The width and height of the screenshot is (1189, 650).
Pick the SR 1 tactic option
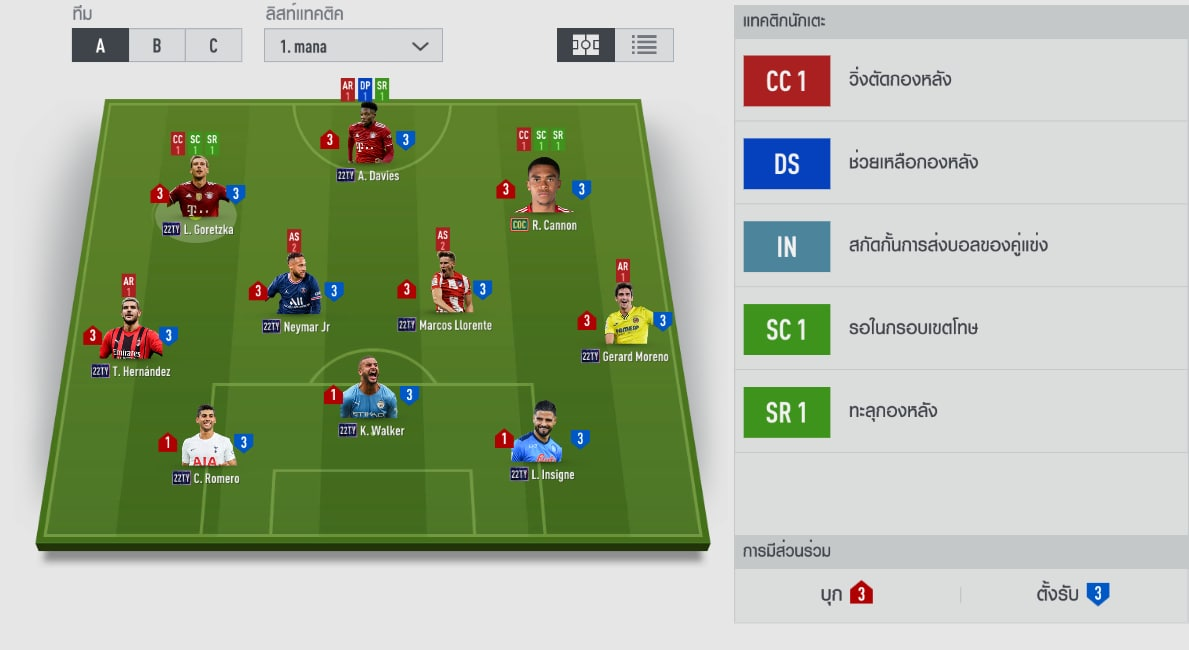coord(786,412)
